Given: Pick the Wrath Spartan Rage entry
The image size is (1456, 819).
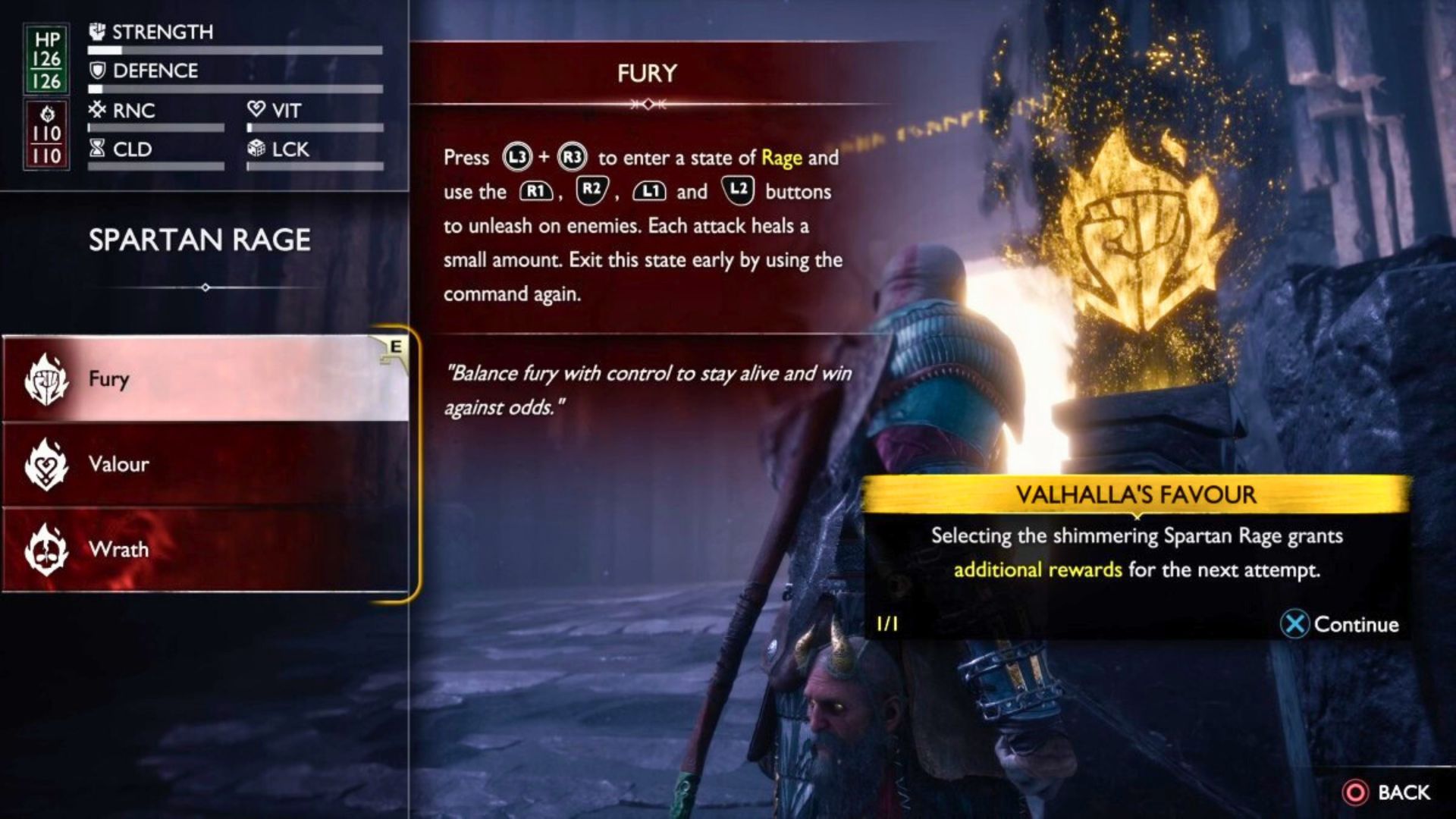Looking at the screenshot, I should (205, 549).
